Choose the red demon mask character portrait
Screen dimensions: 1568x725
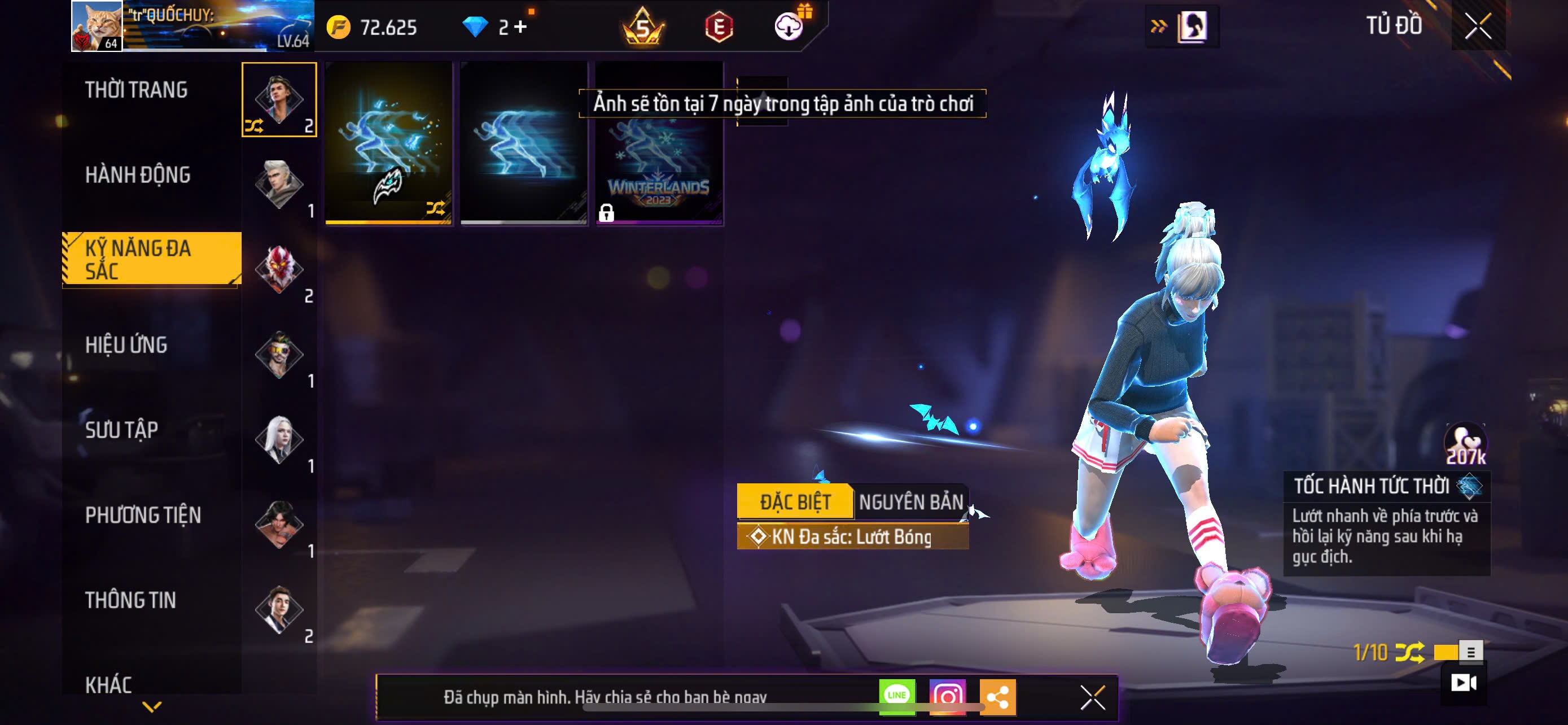point(279,269)
